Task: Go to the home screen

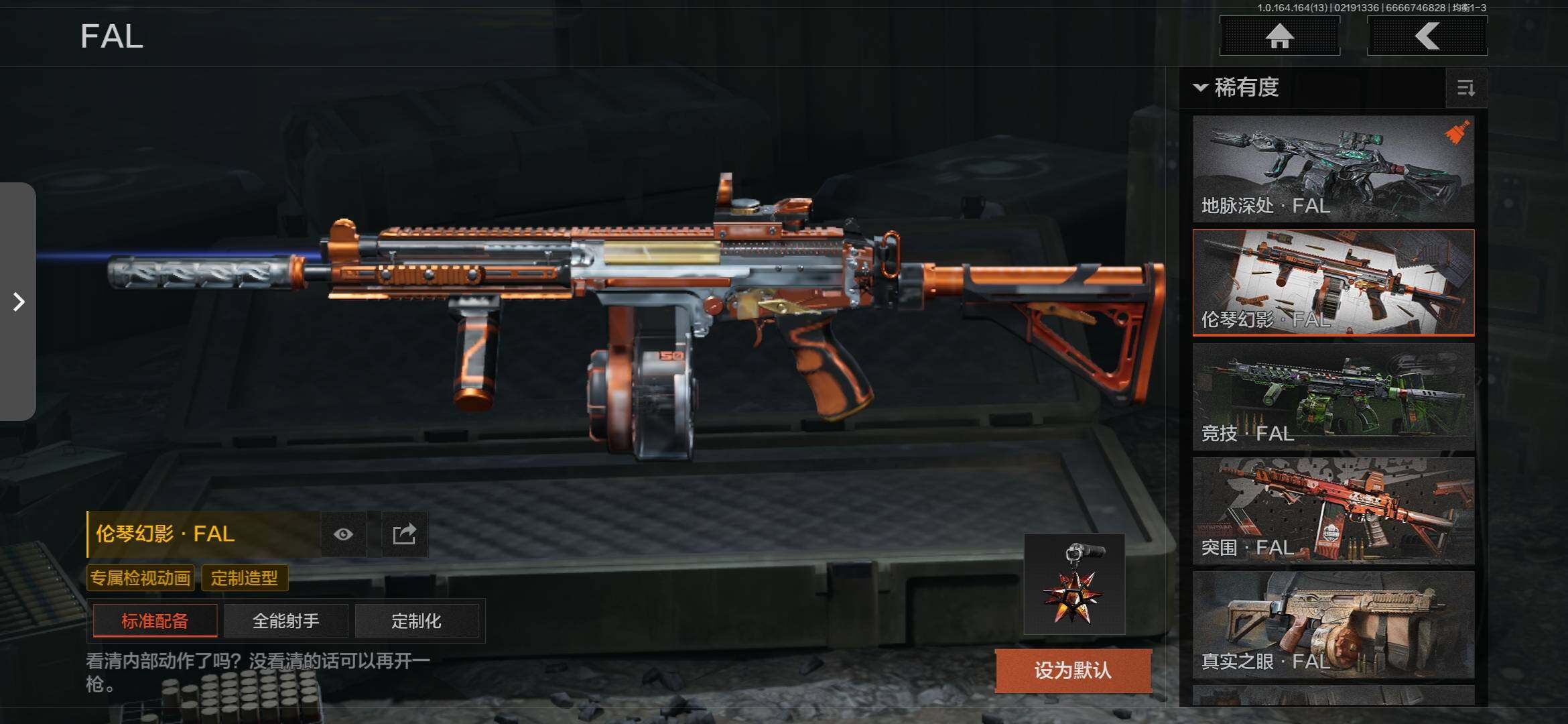Action: [1279, 36]
